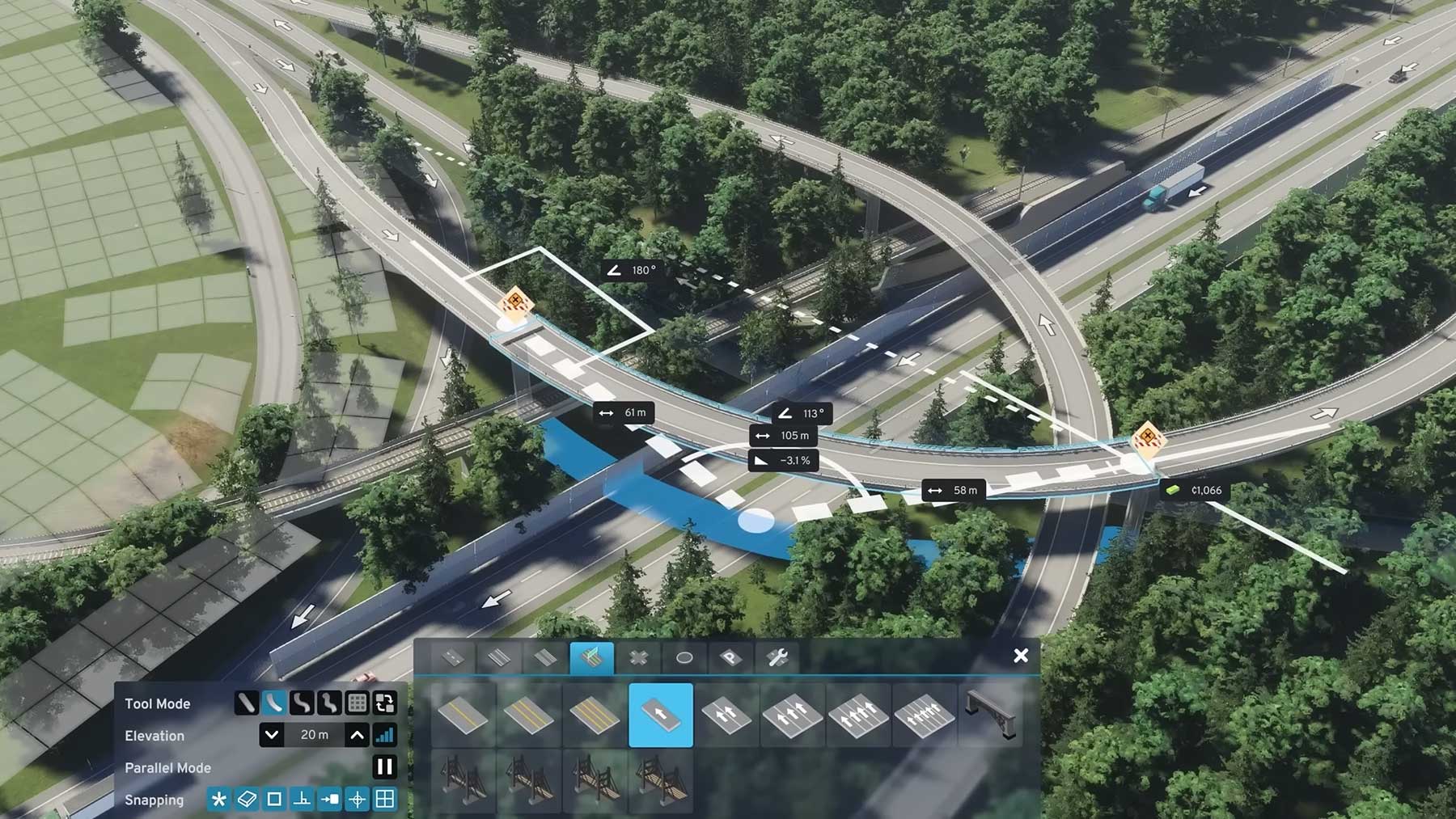Choose the grid tool mode

(357, 703)
